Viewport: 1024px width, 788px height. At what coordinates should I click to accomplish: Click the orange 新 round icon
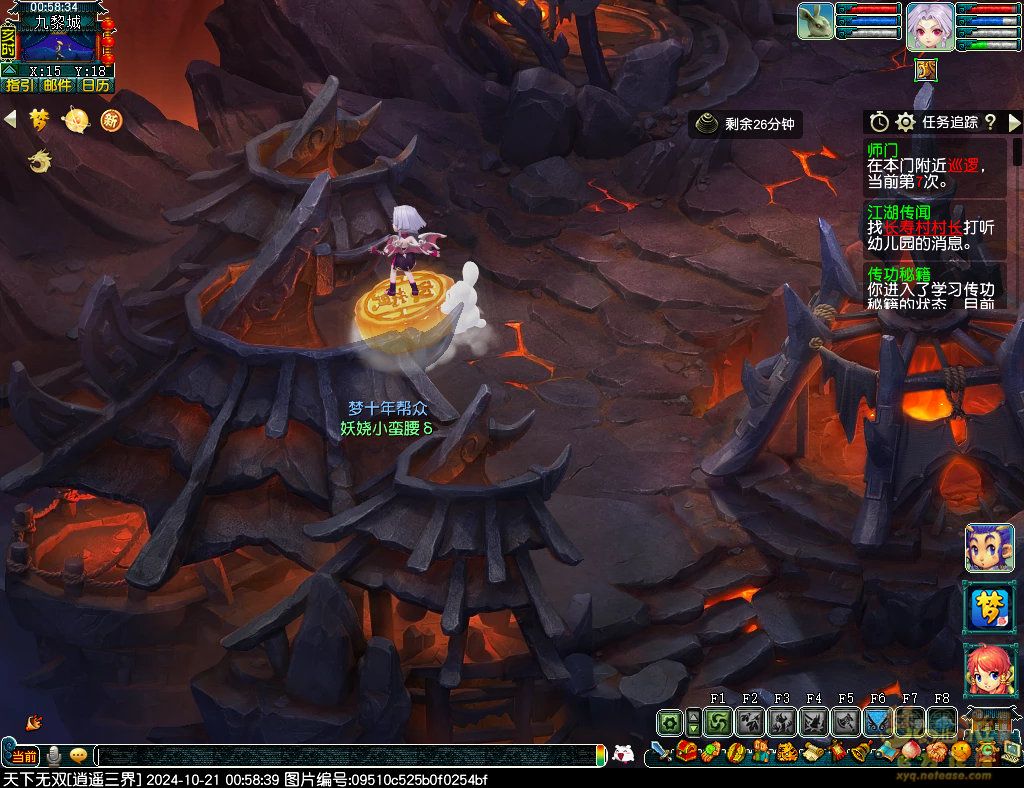(x=110, y=120)
